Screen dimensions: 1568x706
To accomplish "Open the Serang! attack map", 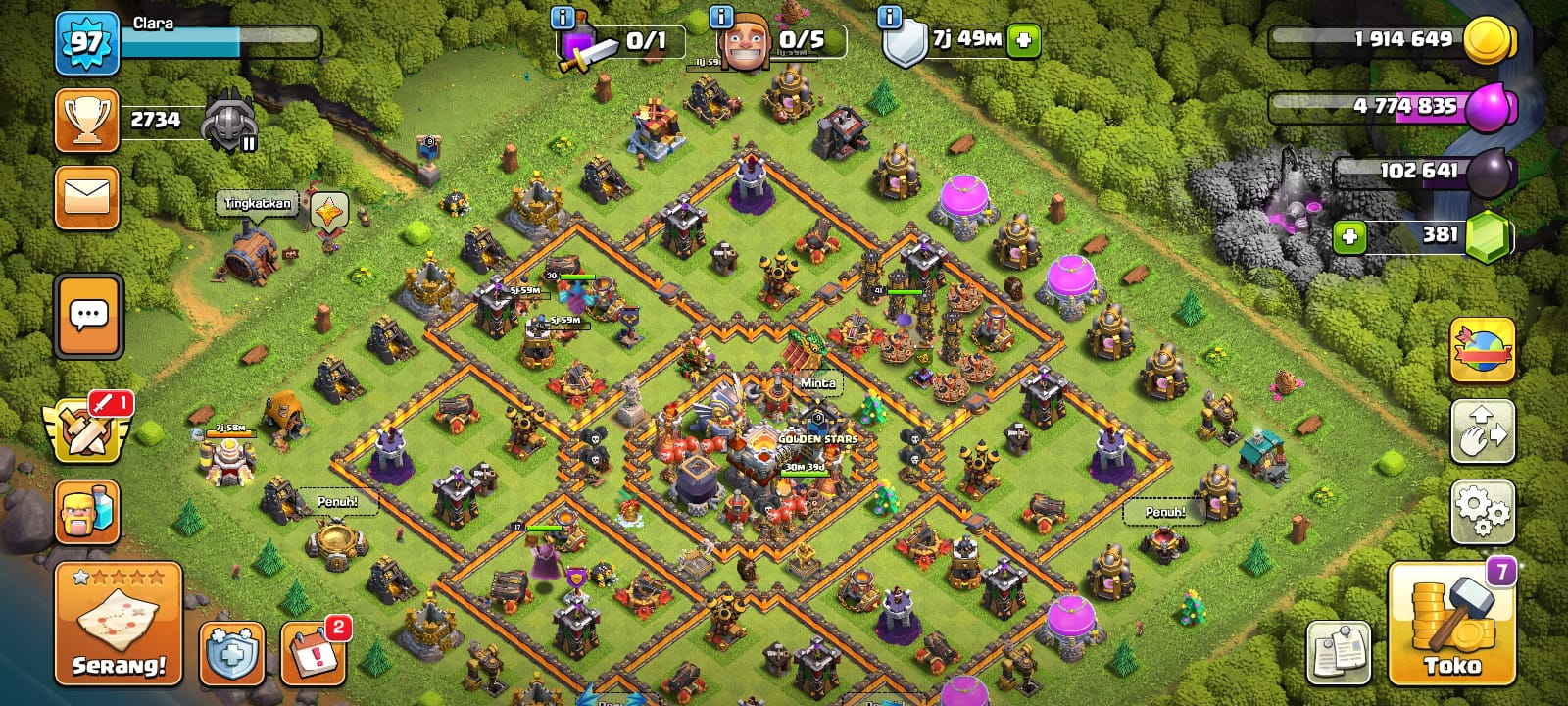I will pos(118,624).
